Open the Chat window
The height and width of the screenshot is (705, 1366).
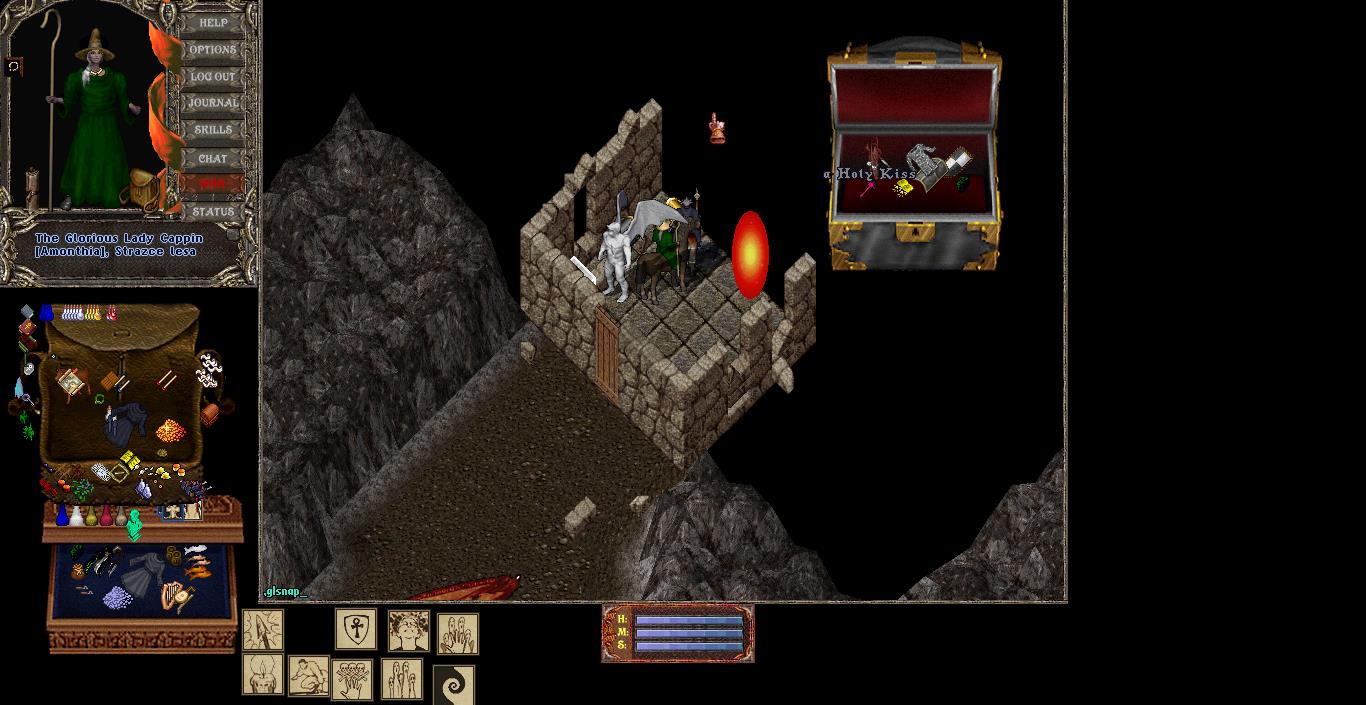(x=213, y=158)
